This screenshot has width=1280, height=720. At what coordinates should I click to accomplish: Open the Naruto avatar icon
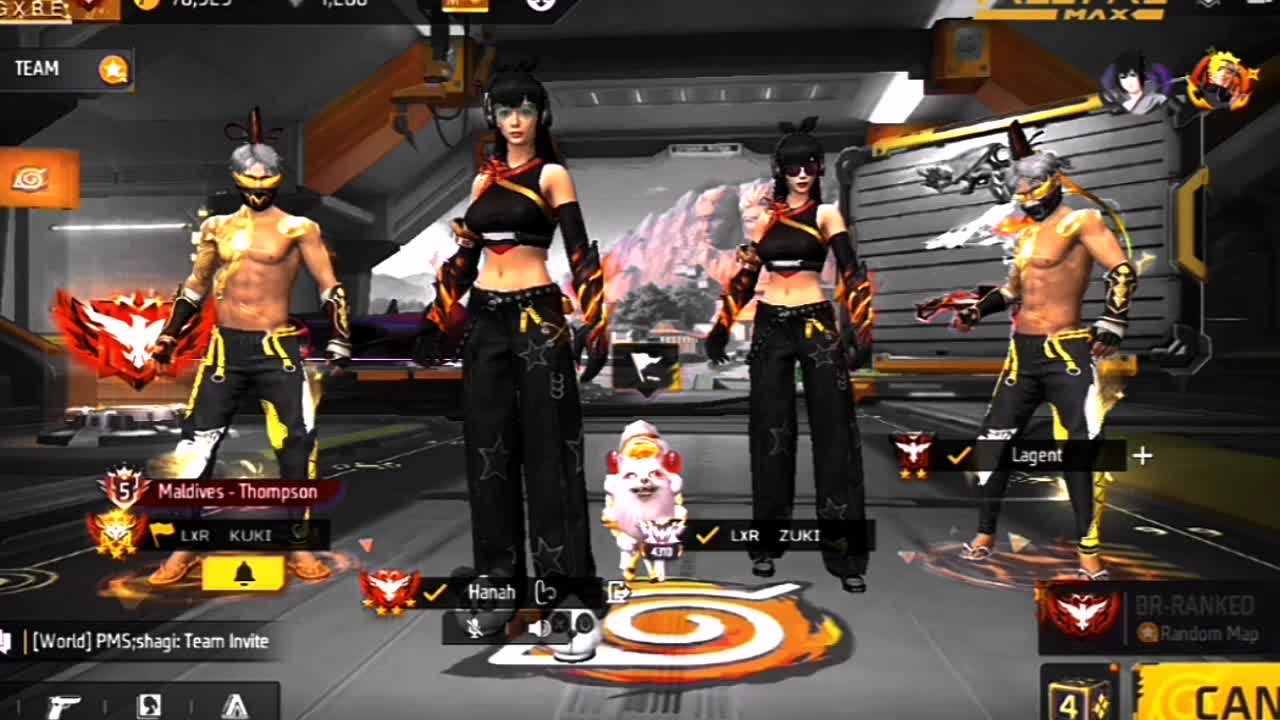coord(1222,80)
